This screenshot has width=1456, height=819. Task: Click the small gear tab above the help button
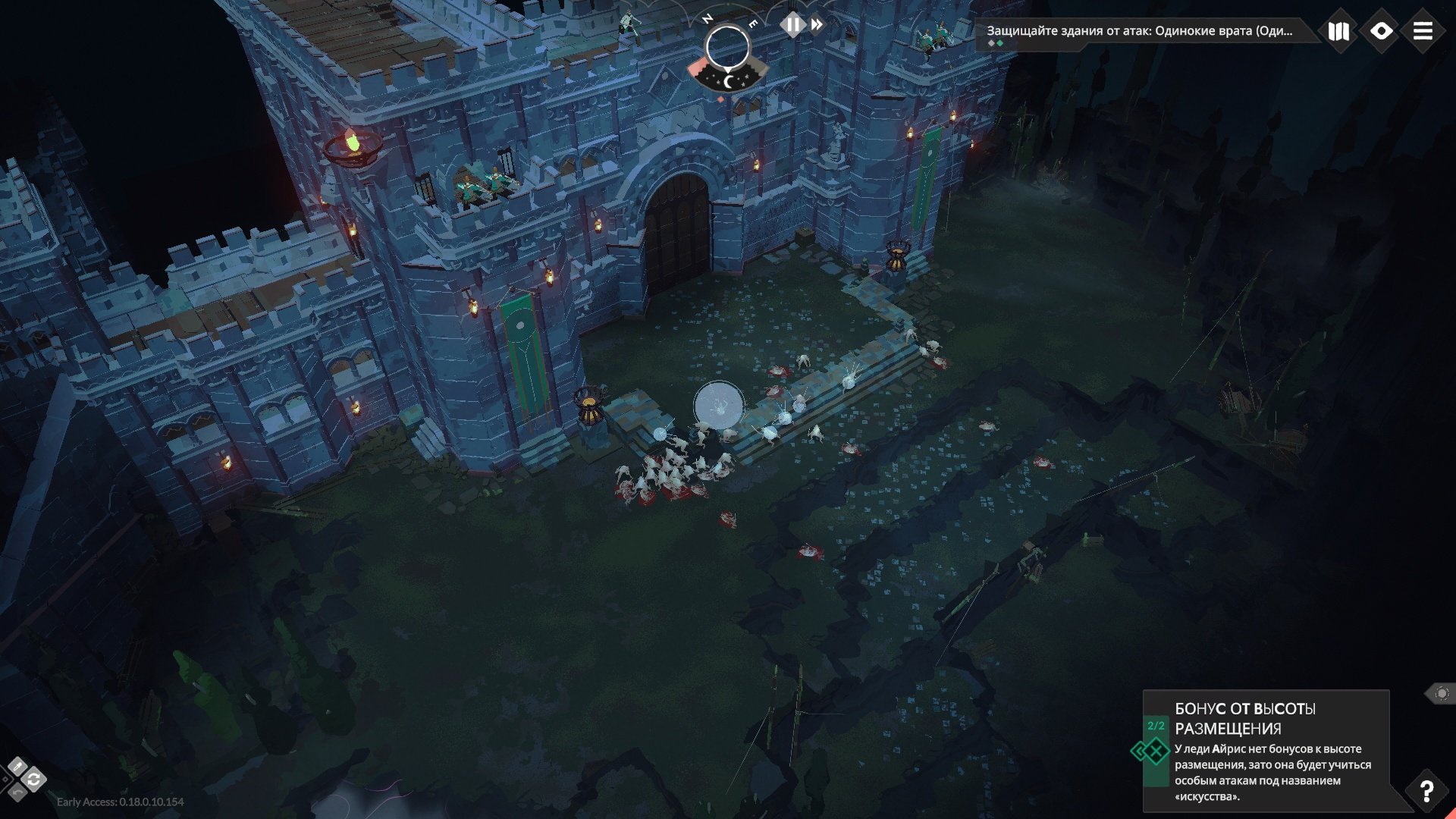tap(1441, 693)
